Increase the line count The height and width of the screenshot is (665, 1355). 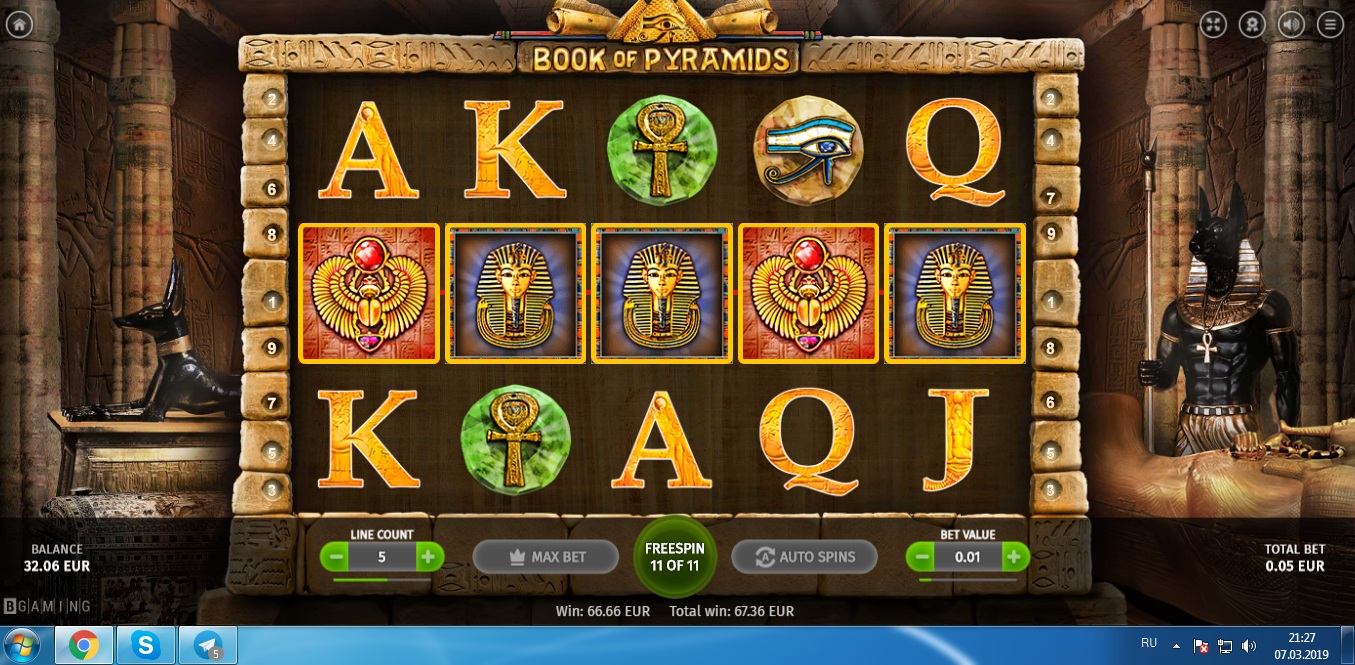(x=428, y=557)
